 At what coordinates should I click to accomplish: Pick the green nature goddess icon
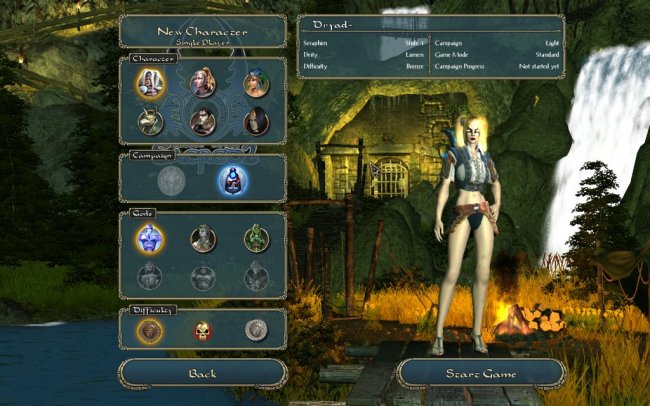(256, 239)
